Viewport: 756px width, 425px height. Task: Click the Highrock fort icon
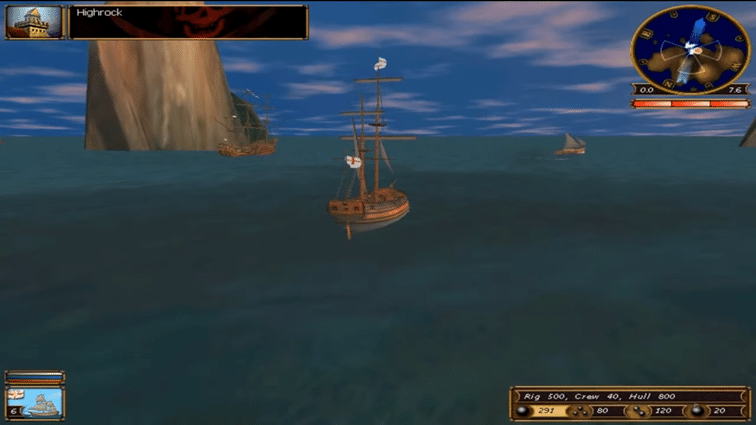pos(34,22)
